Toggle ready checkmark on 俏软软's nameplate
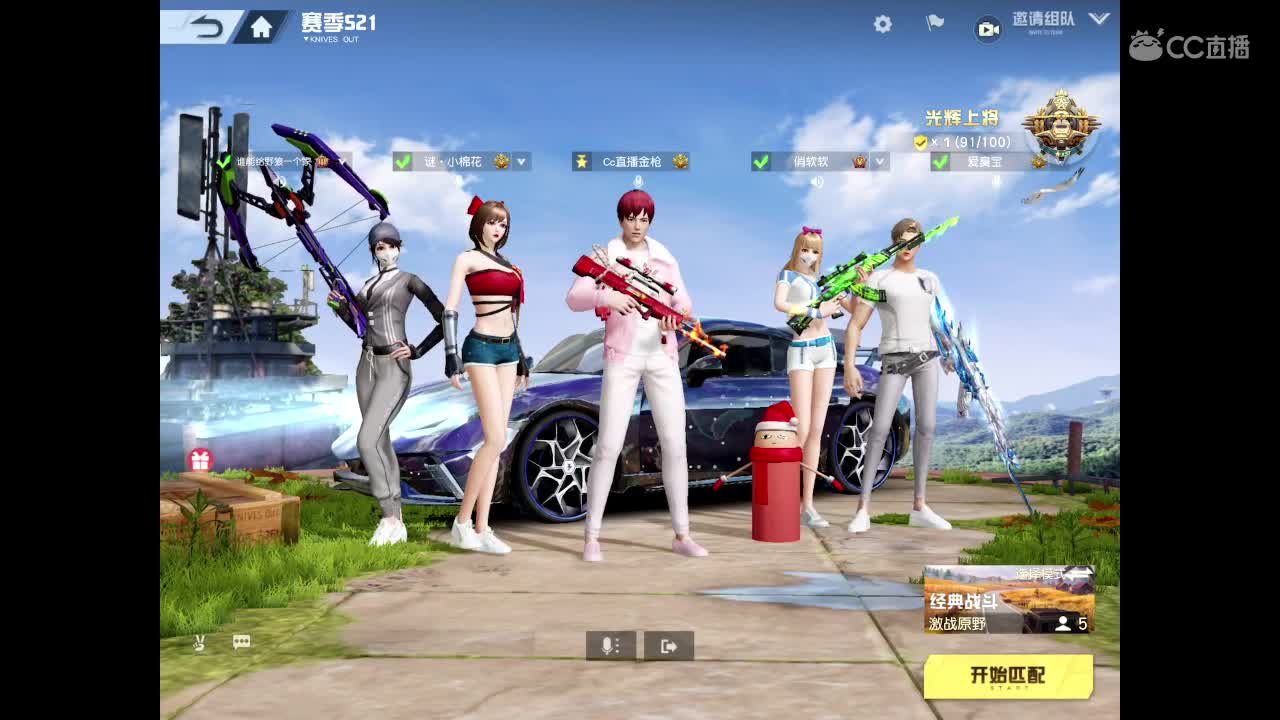The width and height of the screenshot is (1280, 720). click(x=760, y=161)
